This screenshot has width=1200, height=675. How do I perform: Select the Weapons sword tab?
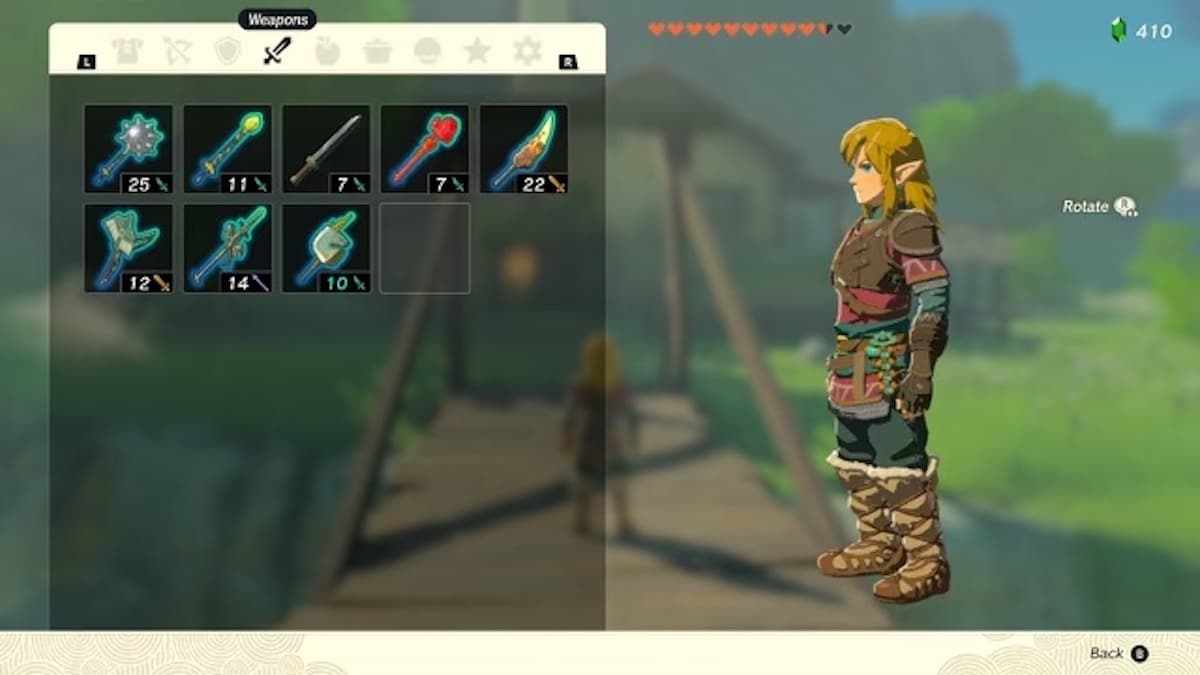(277, 51)
